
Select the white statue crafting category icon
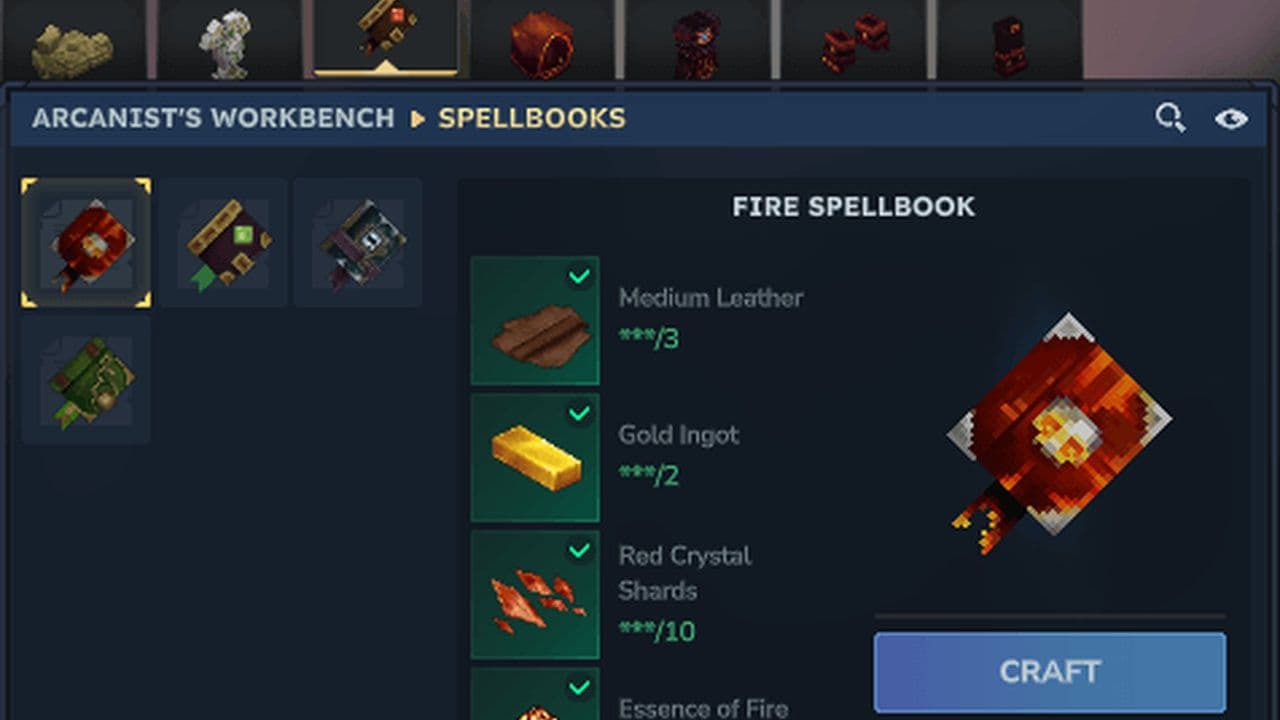(228, 40)
